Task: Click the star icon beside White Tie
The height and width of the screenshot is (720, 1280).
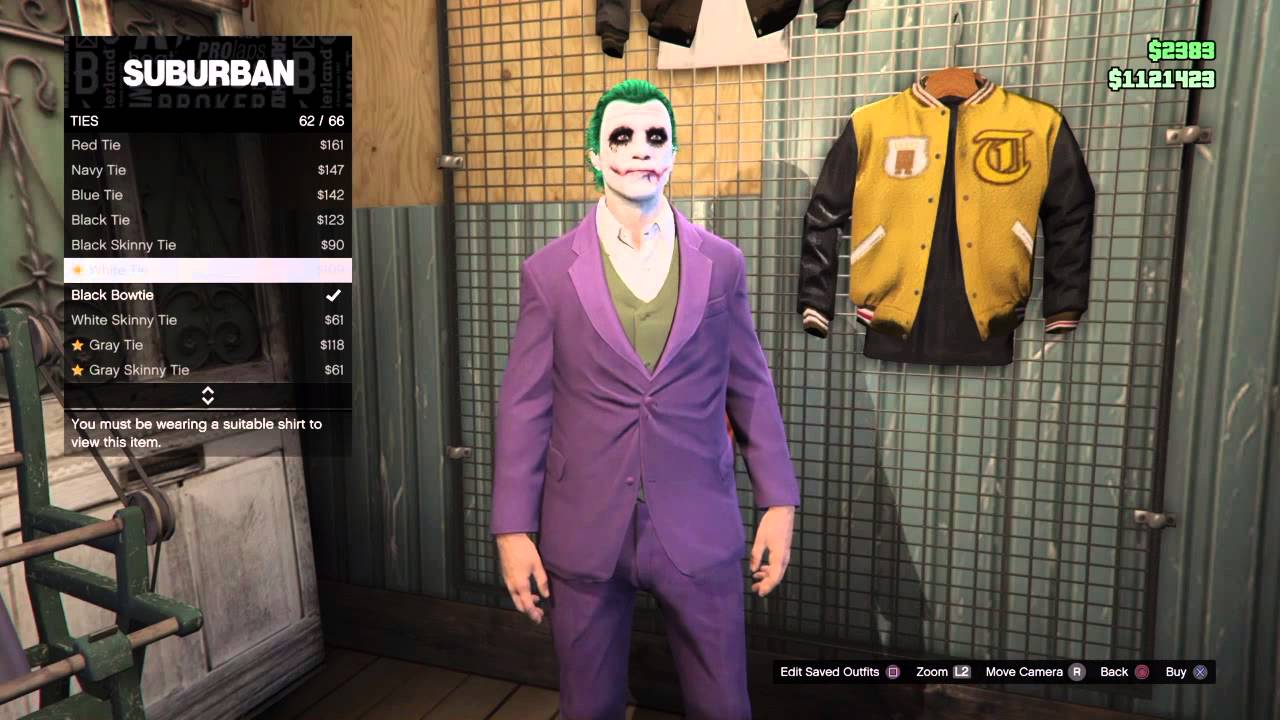Action: tap(78, 270)
